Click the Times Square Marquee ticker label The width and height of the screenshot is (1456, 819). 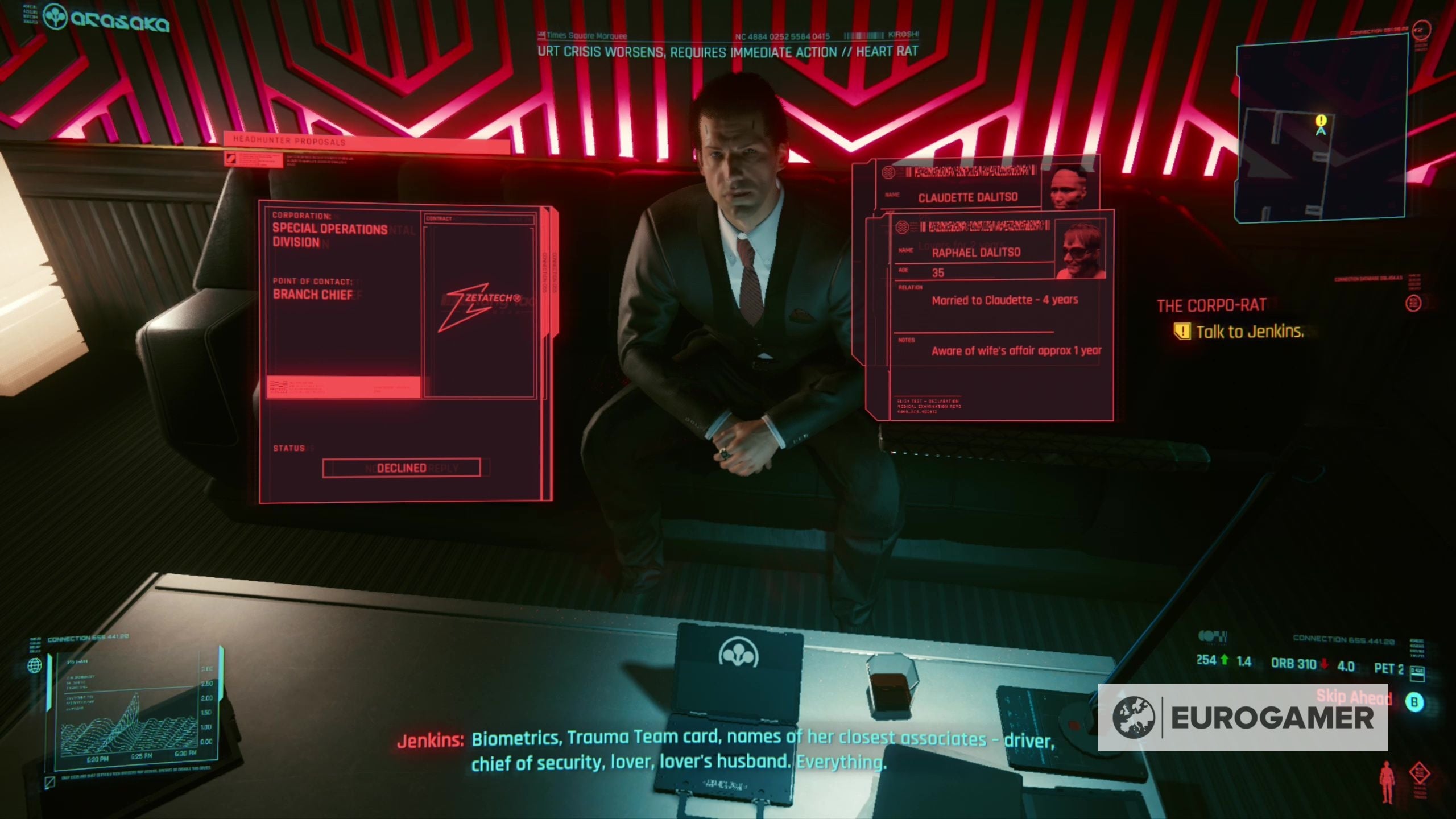(x=581, y=35)
